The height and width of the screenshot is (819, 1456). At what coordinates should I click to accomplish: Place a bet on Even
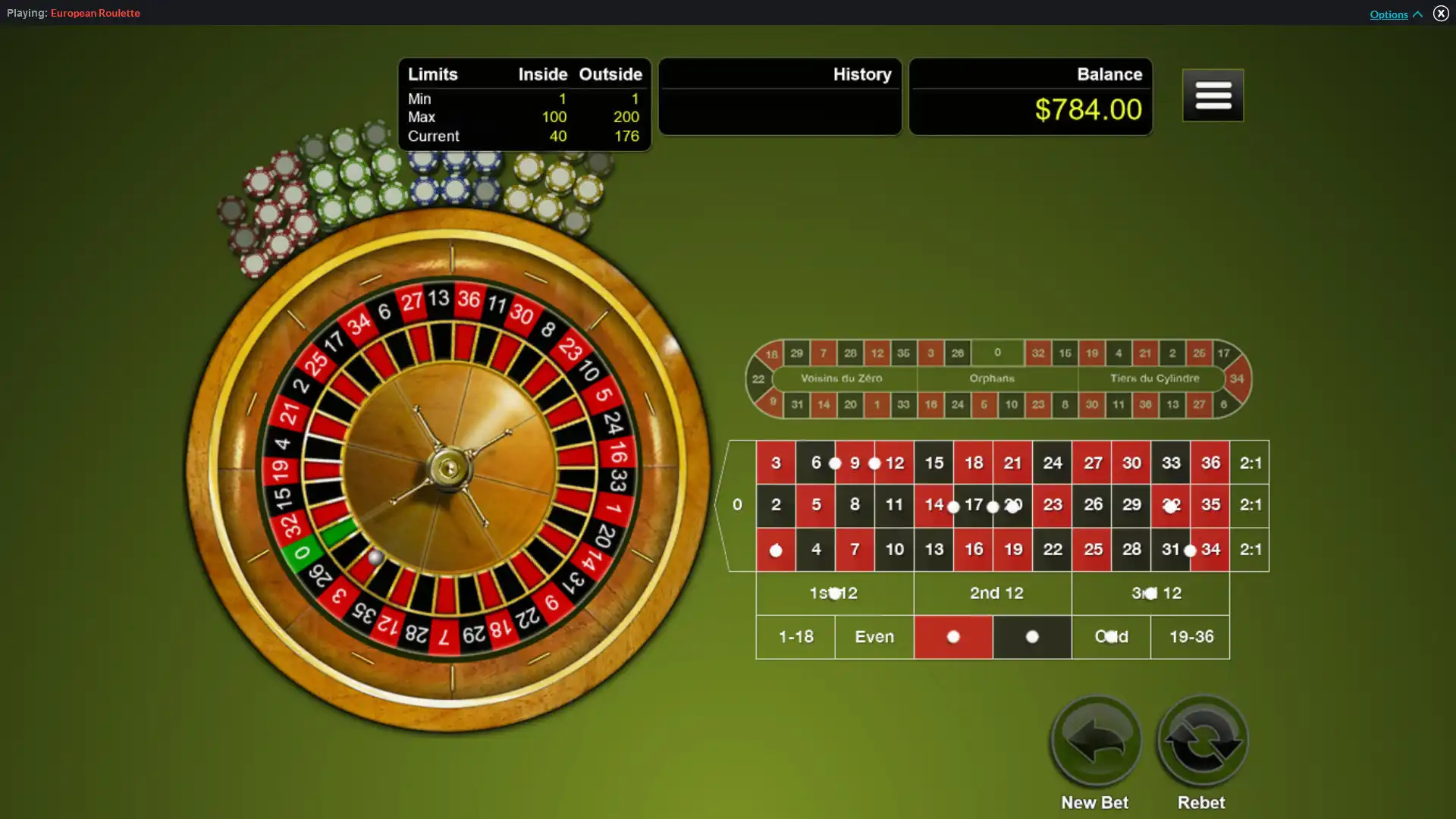(x=874, y=637)
